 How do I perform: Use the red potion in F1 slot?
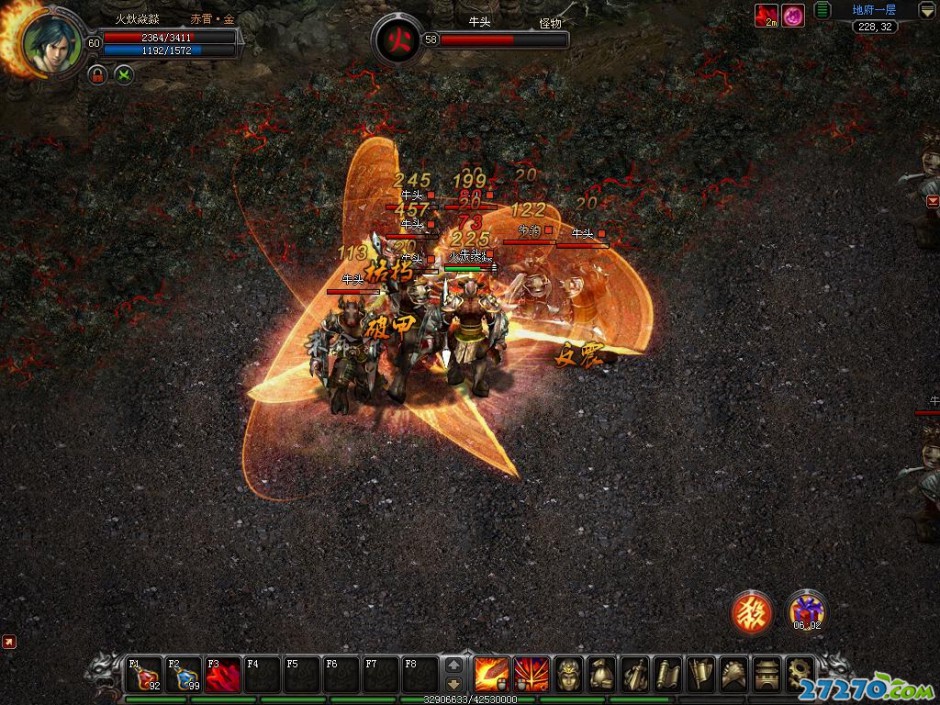144,675
